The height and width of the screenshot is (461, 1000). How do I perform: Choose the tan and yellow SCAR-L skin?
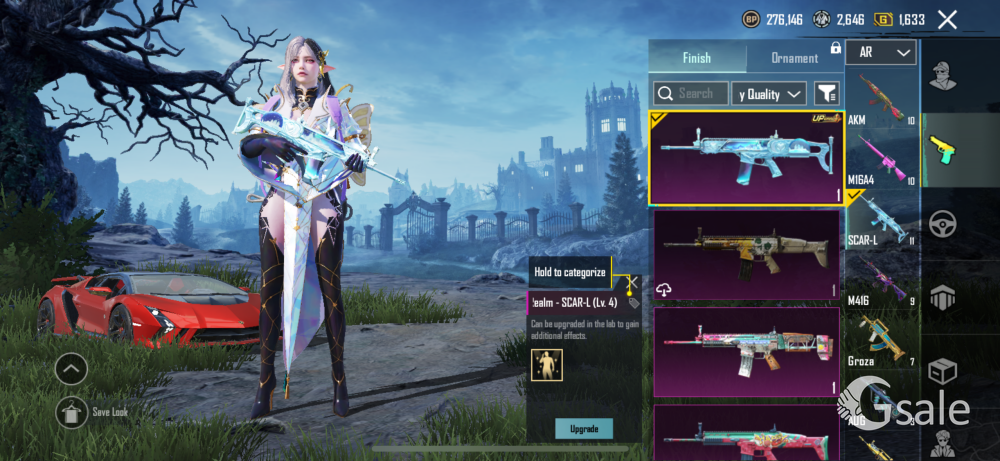click(745, 254)
